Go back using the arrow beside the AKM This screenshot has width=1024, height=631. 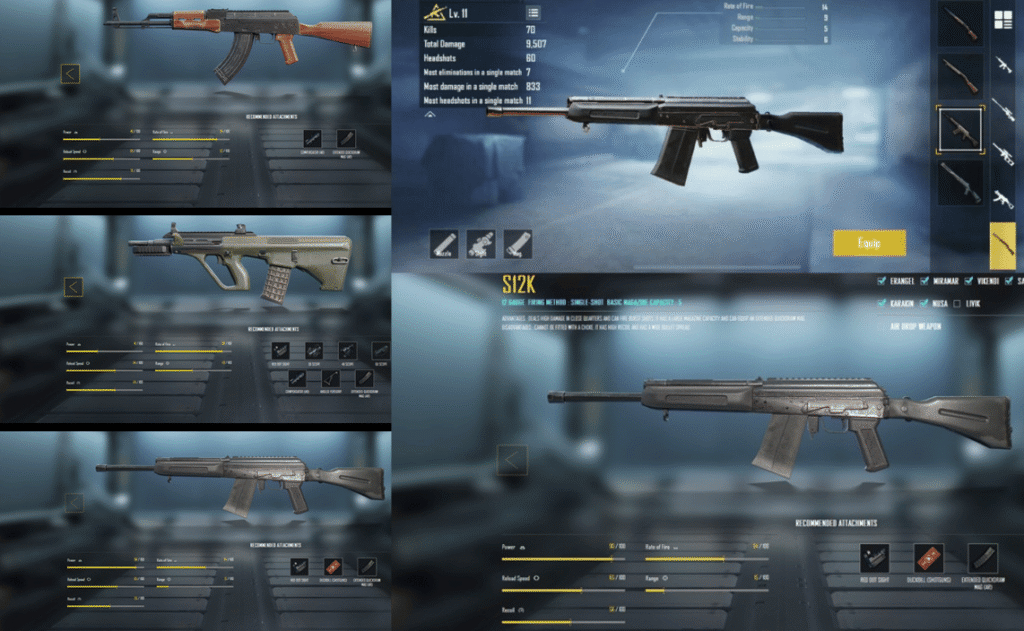pyautogui.click(x=70, y=74)
